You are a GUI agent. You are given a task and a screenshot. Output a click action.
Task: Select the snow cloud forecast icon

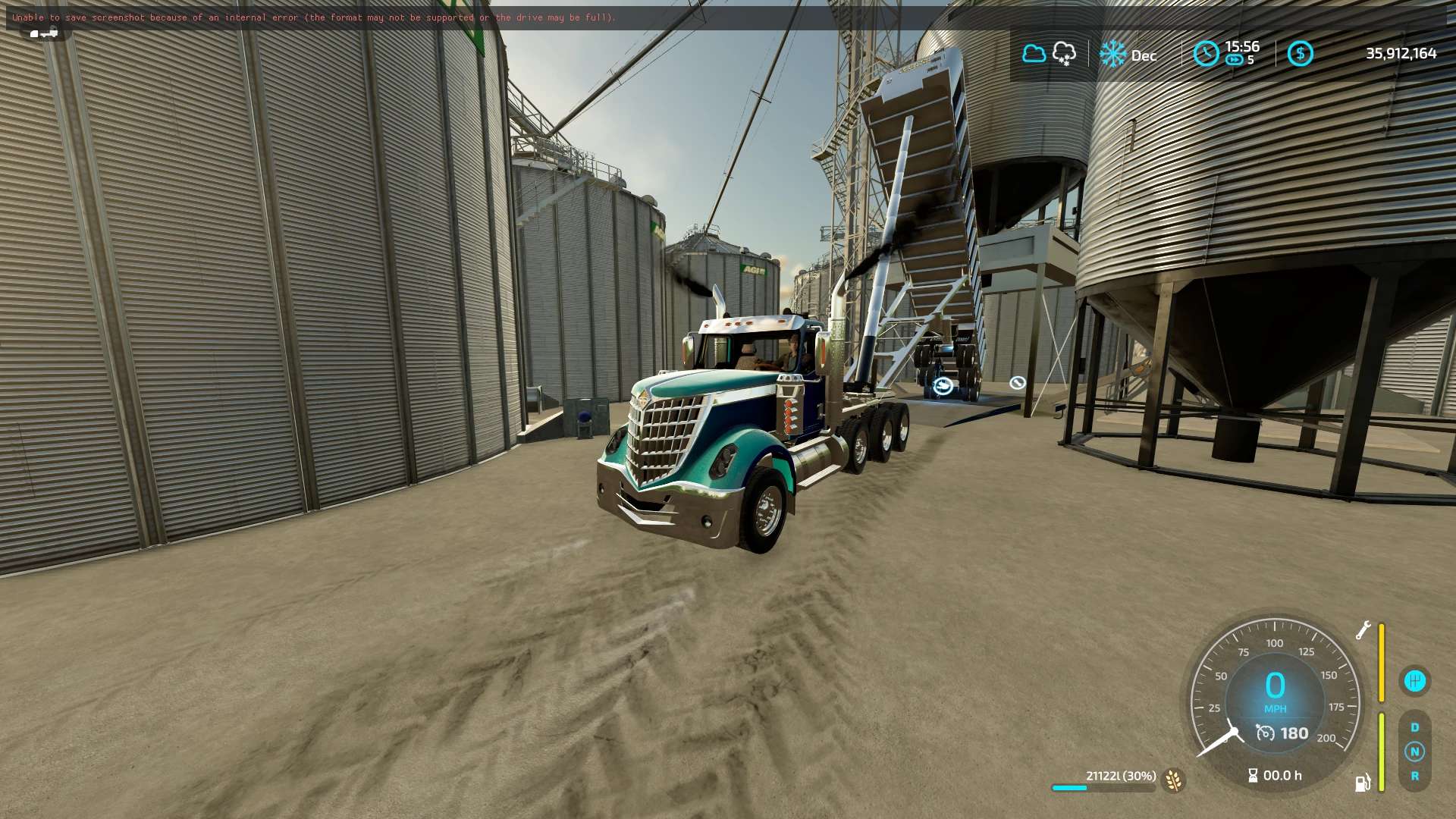click(x=1064, y=53)
